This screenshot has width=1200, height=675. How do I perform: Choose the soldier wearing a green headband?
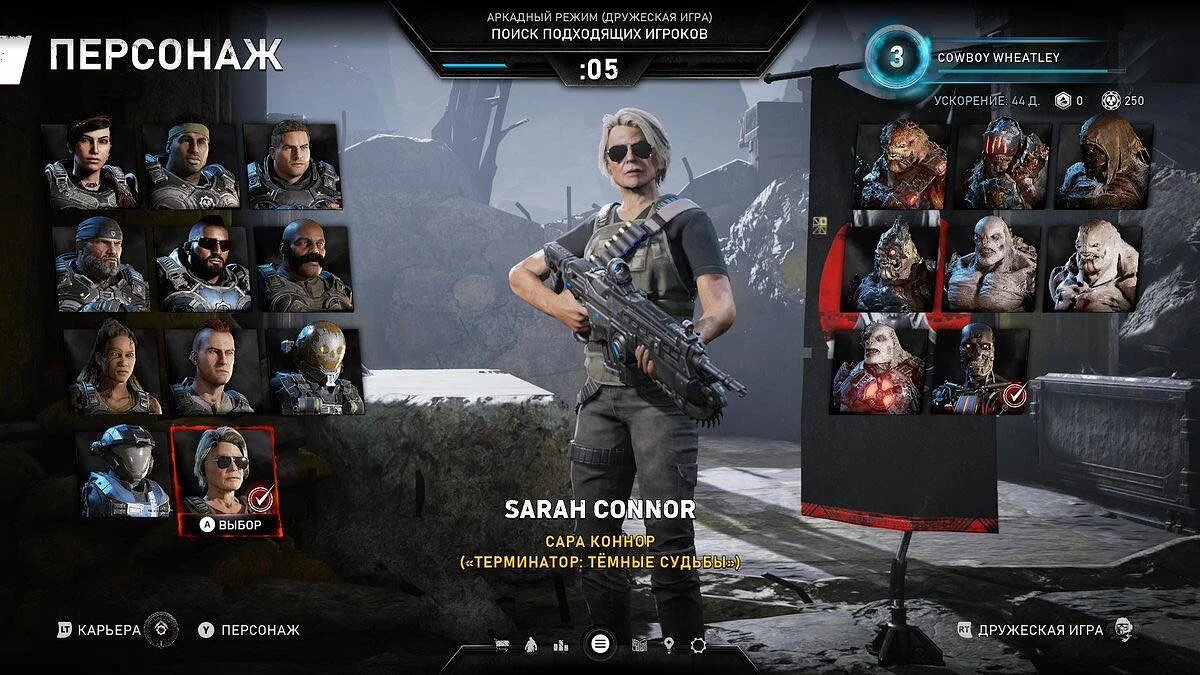(x=192, y=165)
